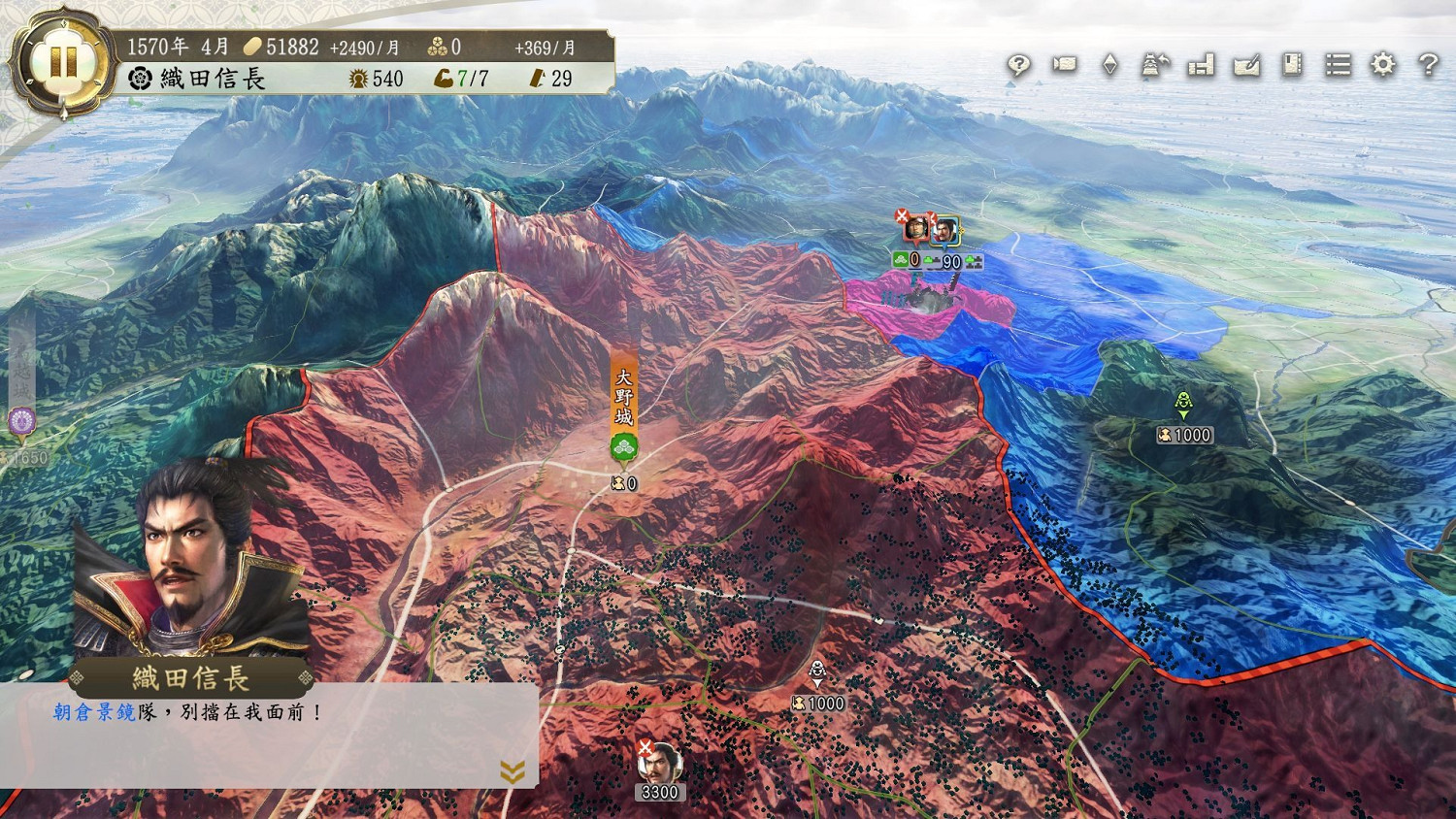Choose the blue gold-framed commander portrait

tap(944, 231)
